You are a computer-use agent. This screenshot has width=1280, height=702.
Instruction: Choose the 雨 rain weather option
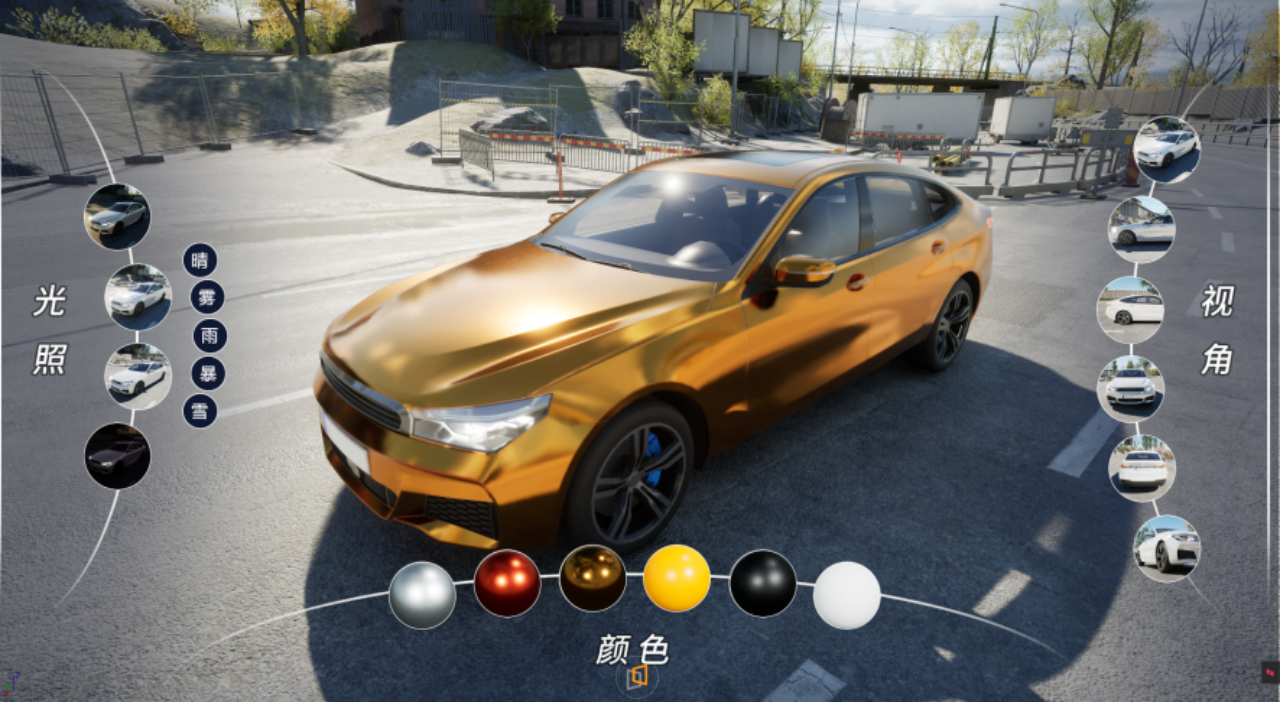tap(210, 335)
